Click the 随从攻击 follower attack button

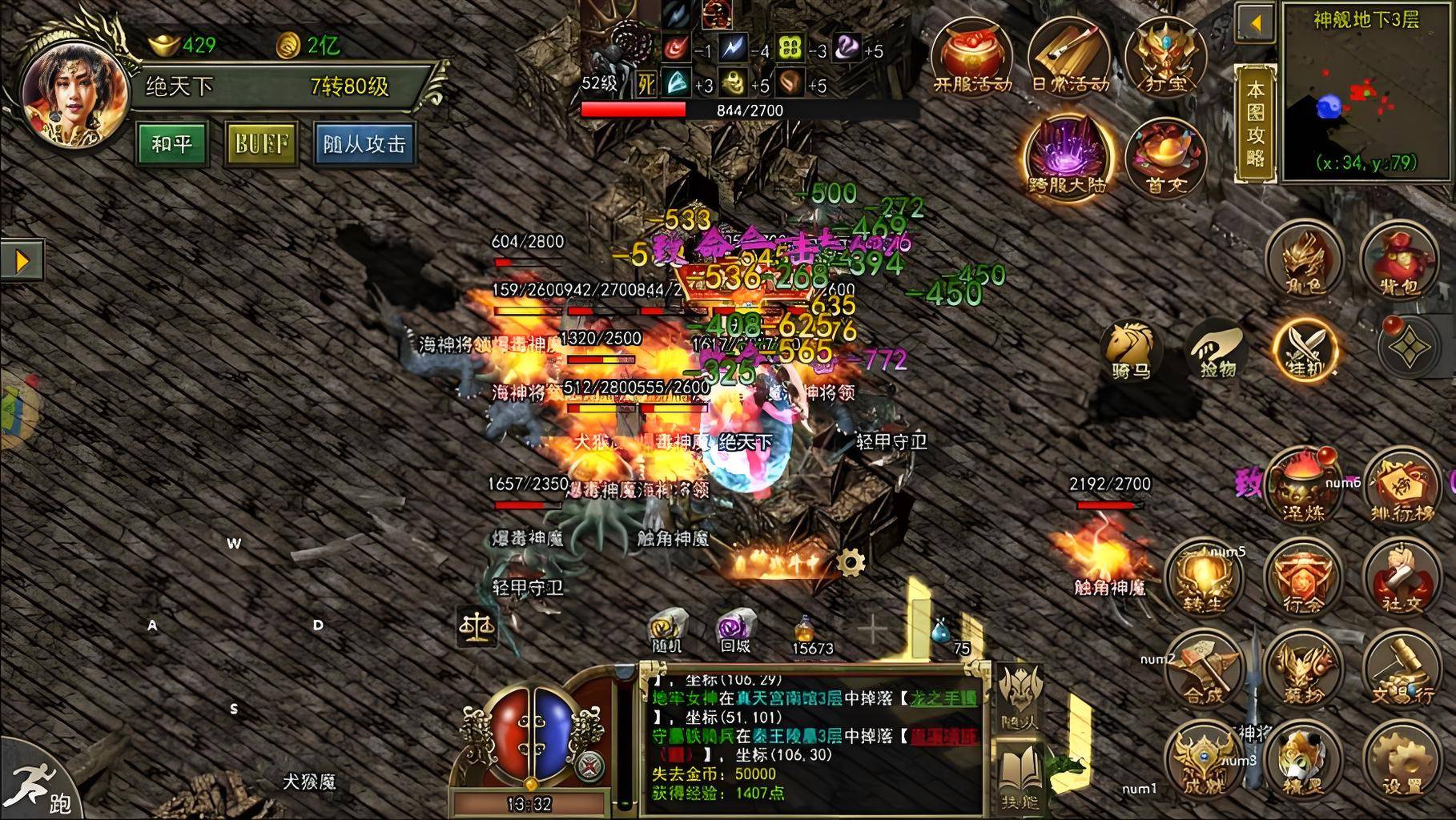coord(364,144)
